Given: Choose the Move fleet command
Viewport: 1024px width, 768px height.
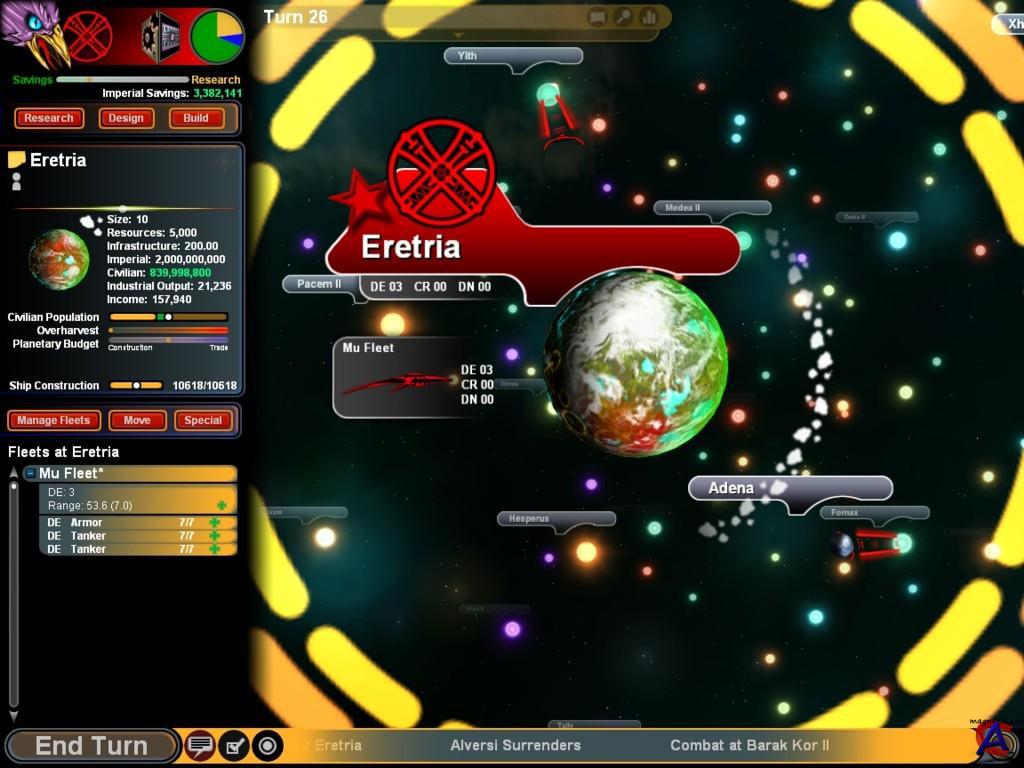Looking at the screenshot, I should pyautogui.click(x=137, y=420).
